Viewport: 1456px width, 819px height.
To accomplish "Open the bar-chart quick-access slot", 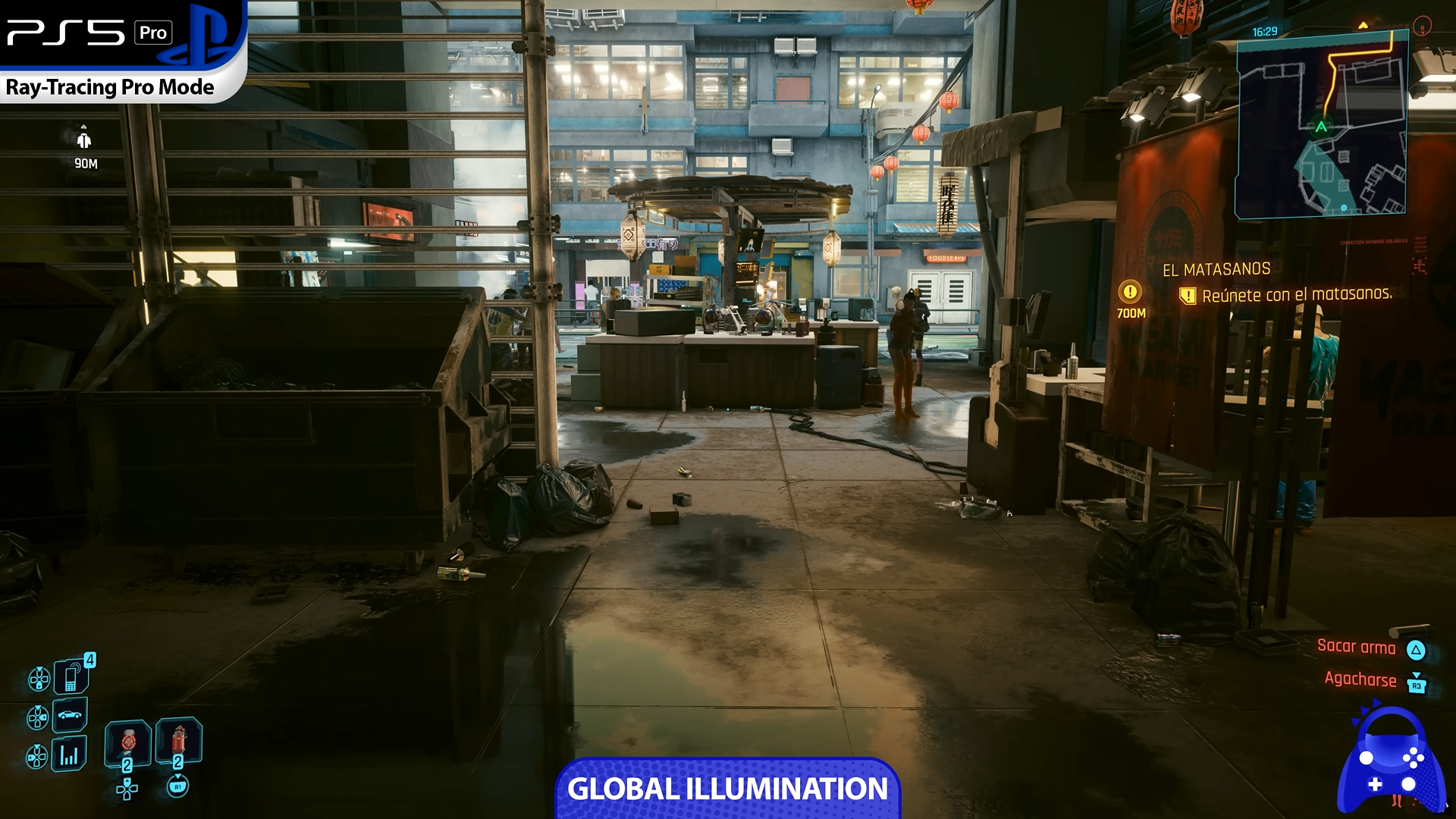I will (69, 755).
